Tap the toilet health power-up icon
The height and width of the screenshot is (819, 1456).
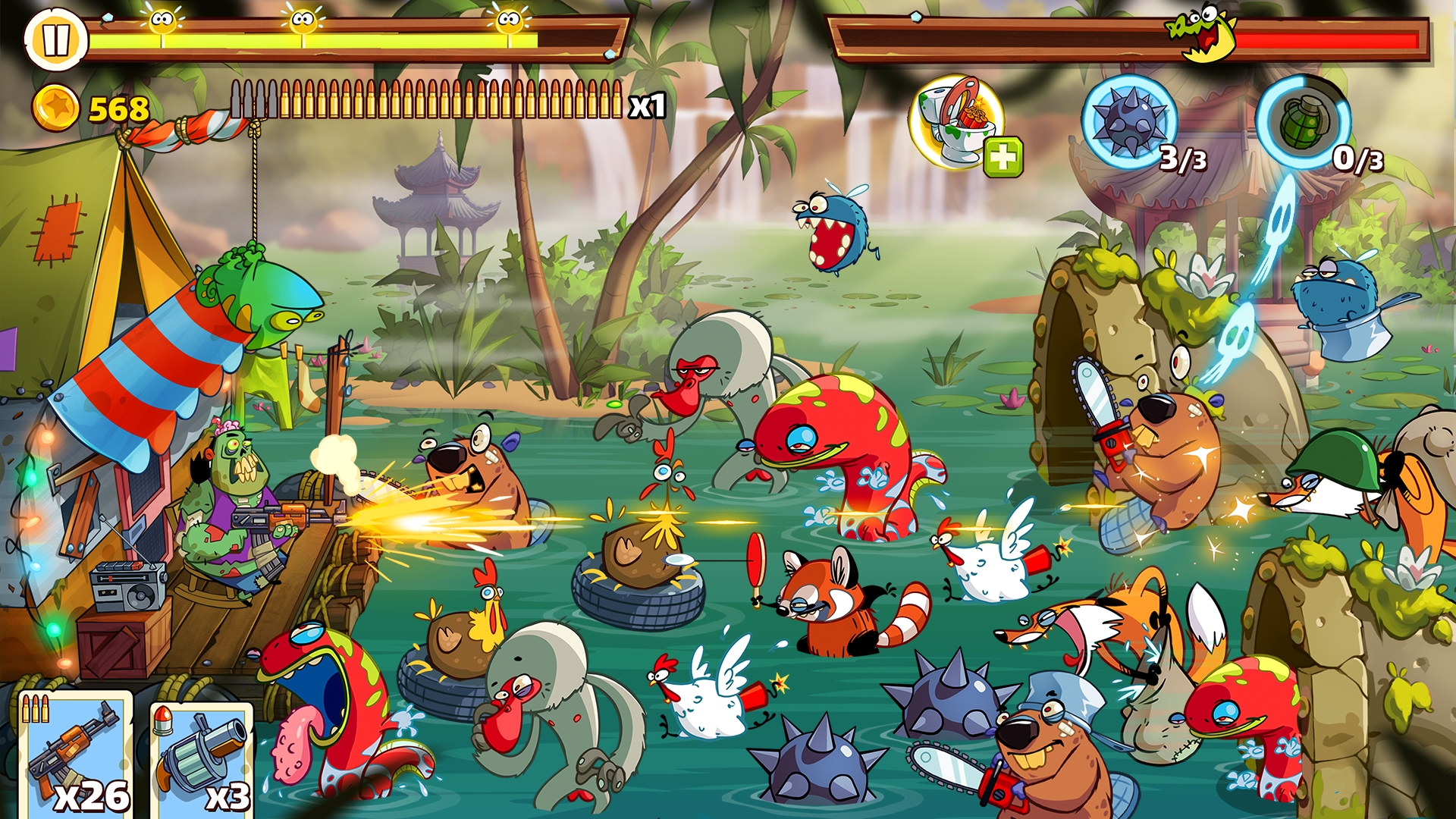coord(957,121)
